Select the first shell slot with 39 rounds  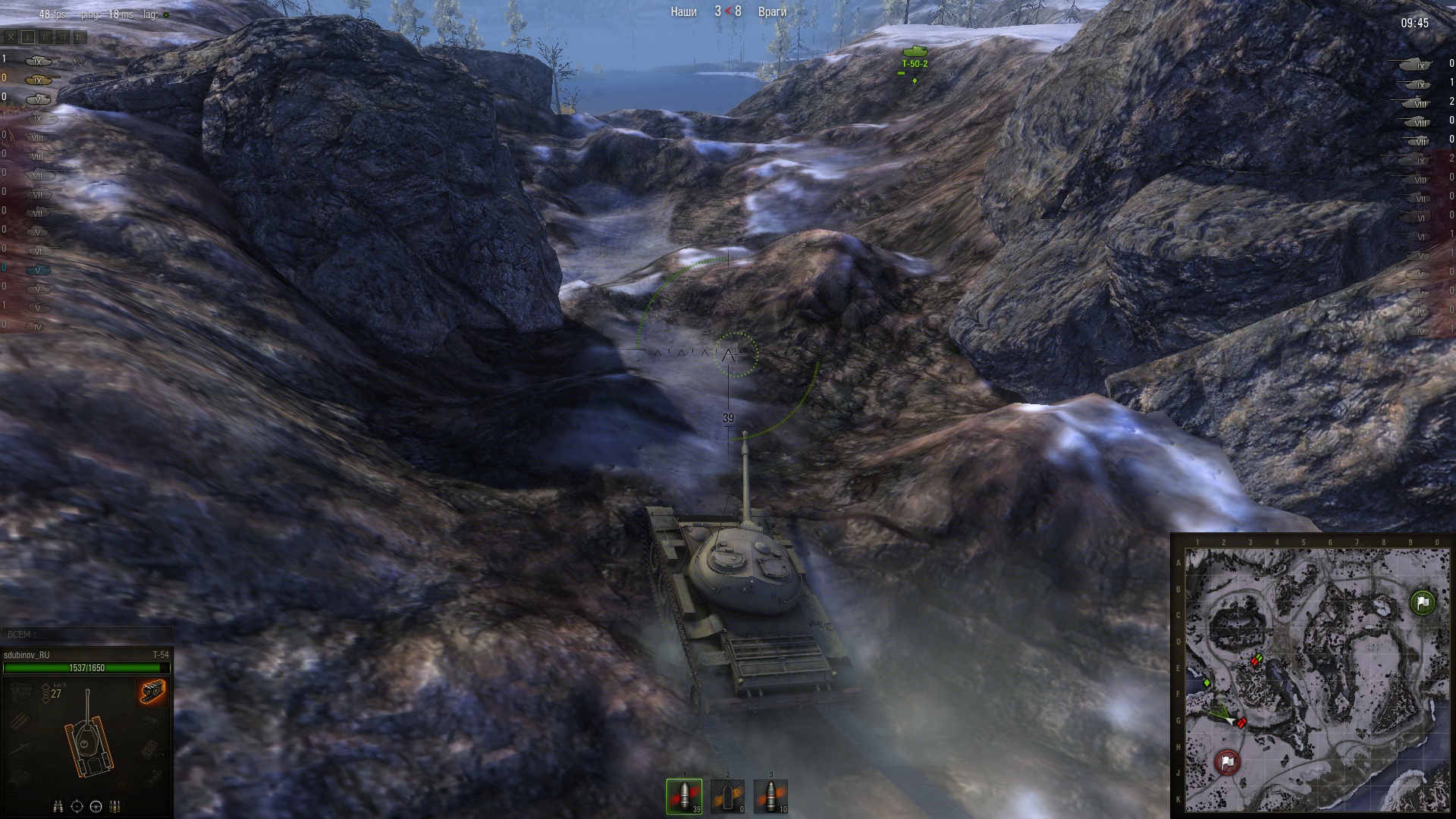tap(684, 795)
